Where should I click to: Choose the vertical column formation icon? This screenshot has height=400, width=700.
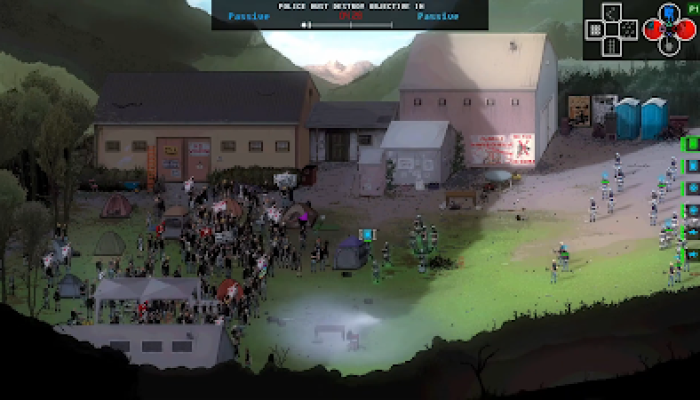coord(612,46)
